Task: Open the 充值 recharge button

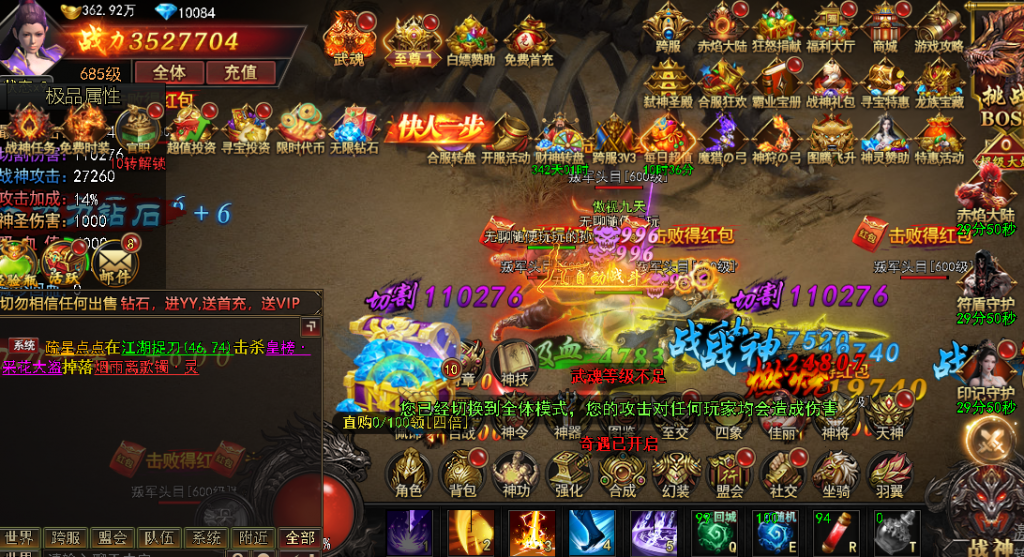Action: 240,72
